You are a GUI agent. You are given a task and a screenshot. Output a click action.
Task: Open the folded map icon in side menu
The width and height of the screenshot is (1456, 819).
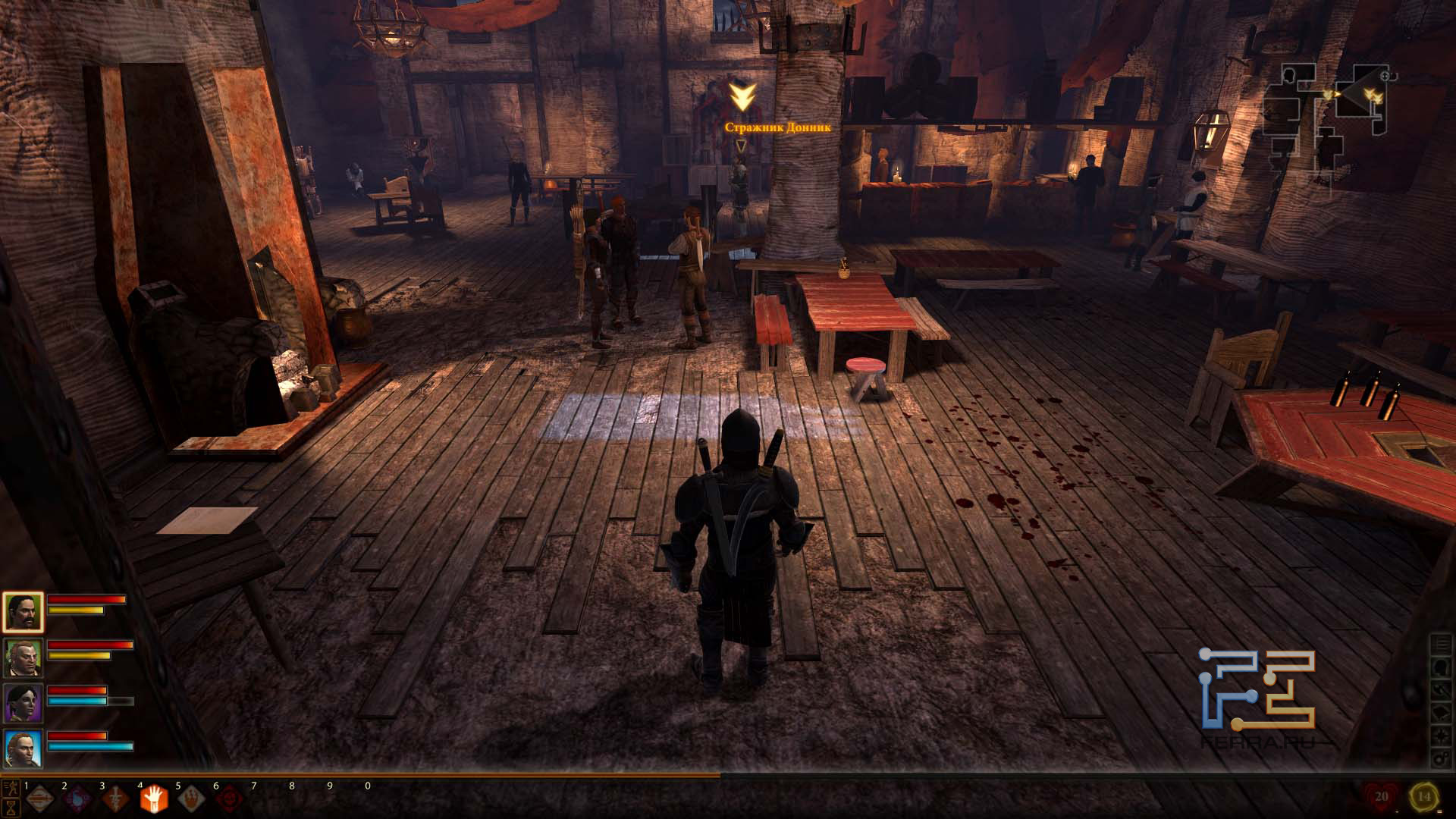pyautogui.click(x=1439, y=714)
